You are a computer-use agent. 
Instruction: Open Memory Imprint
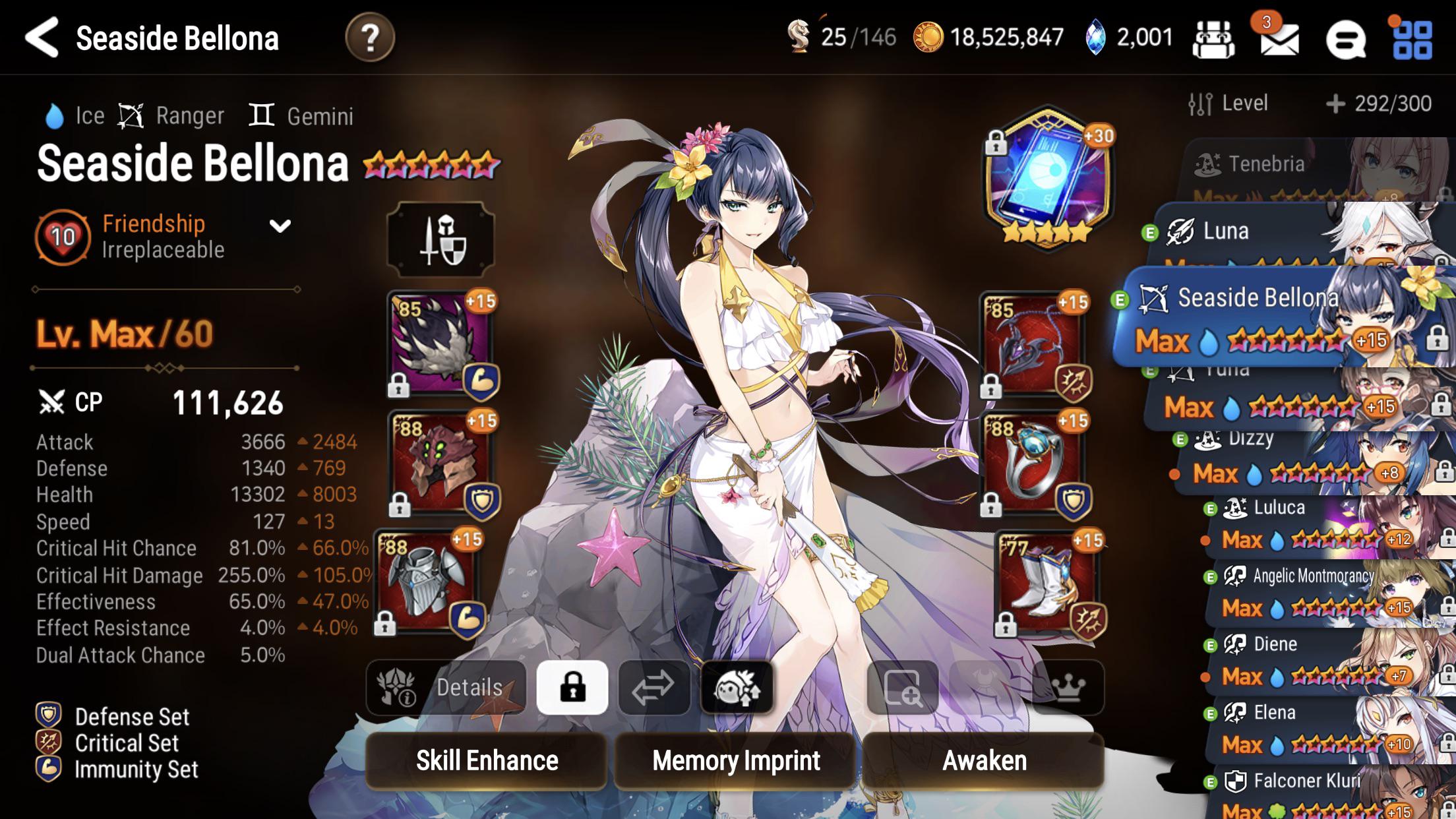(x=735, y=761)
